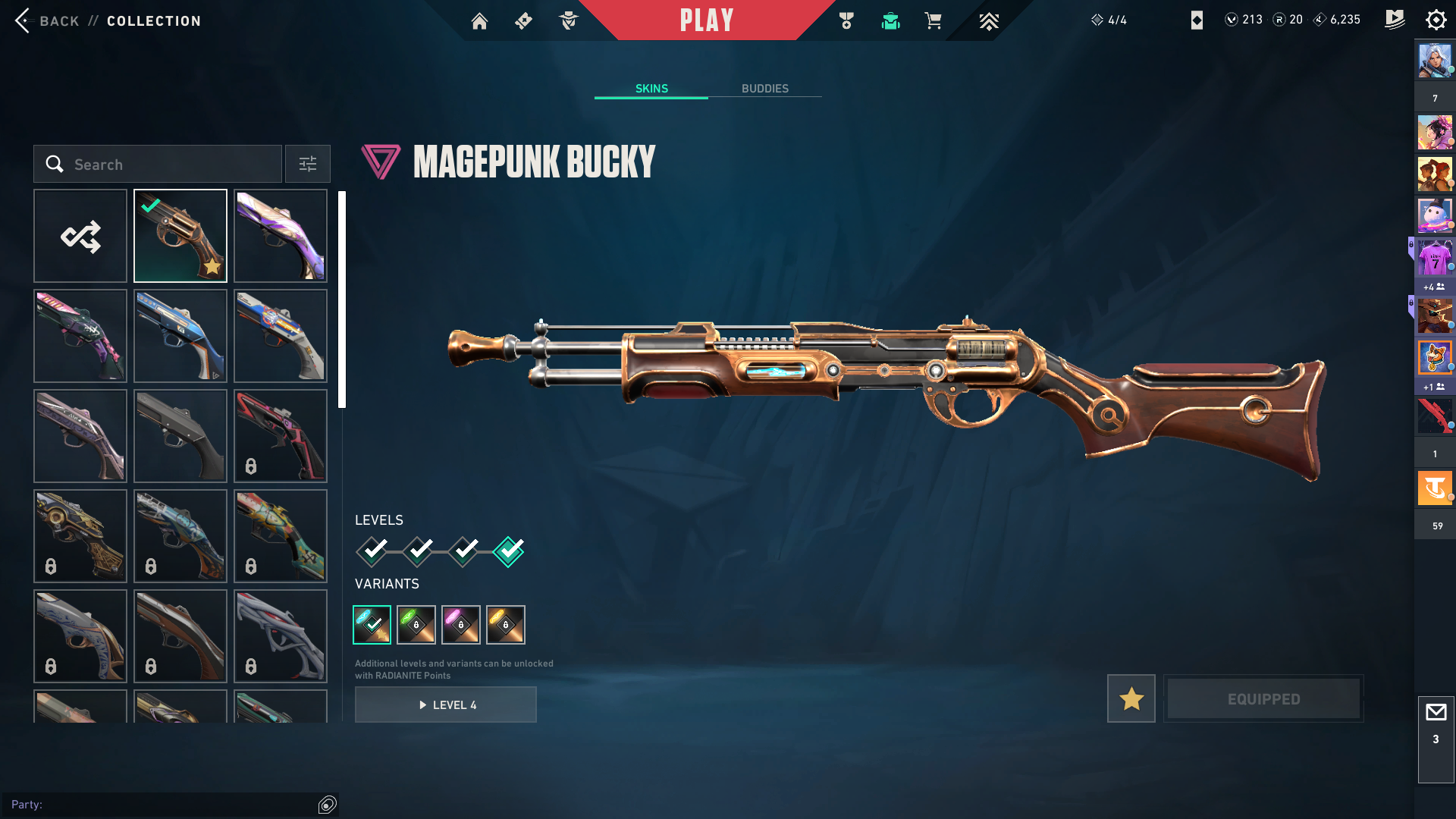1456x819 pixels.
Task: Select the equipped Magepunk Bucky thumbnail
Action: [180, 236]
